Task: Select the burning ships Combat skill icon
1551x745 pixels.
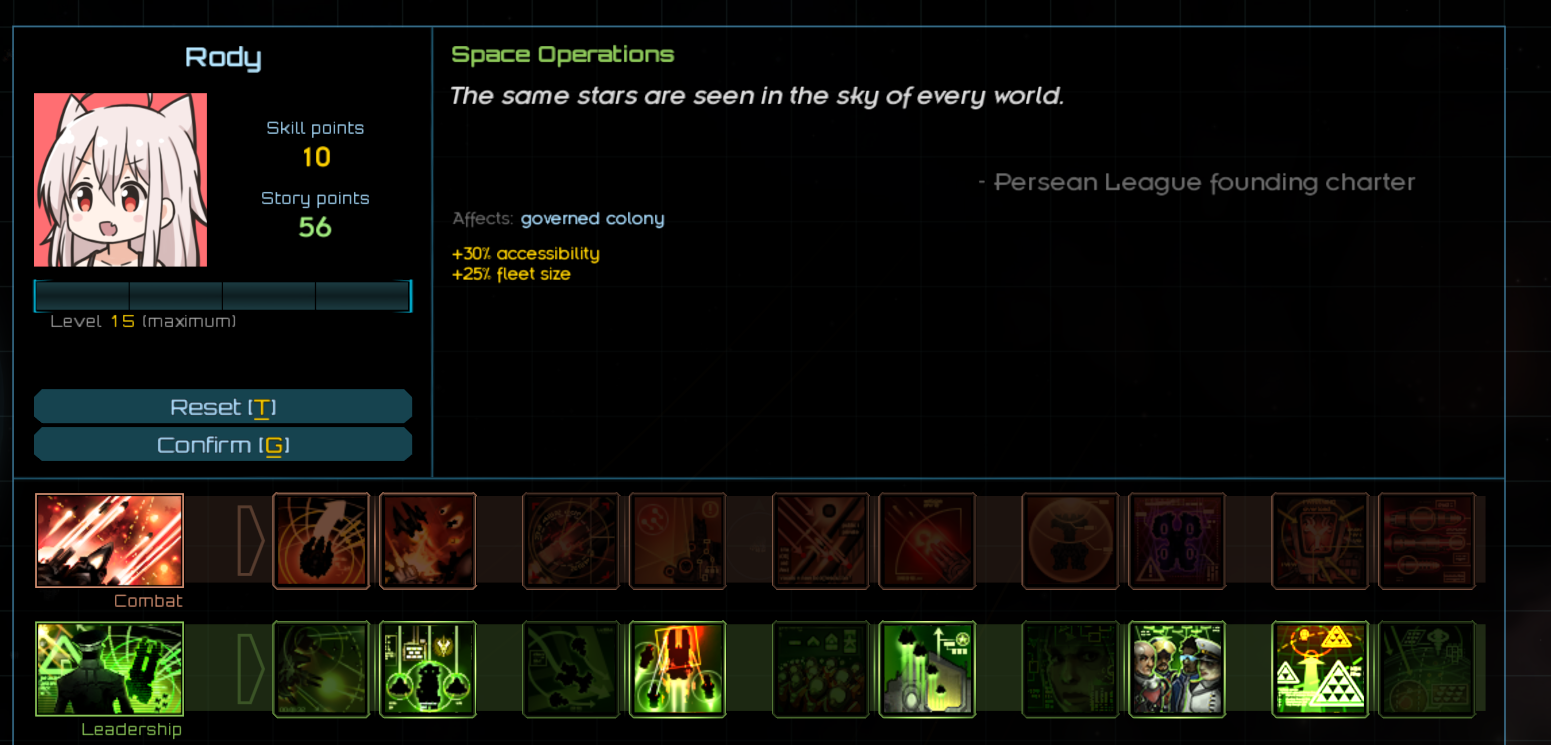Action: click(x=428, y=540)
